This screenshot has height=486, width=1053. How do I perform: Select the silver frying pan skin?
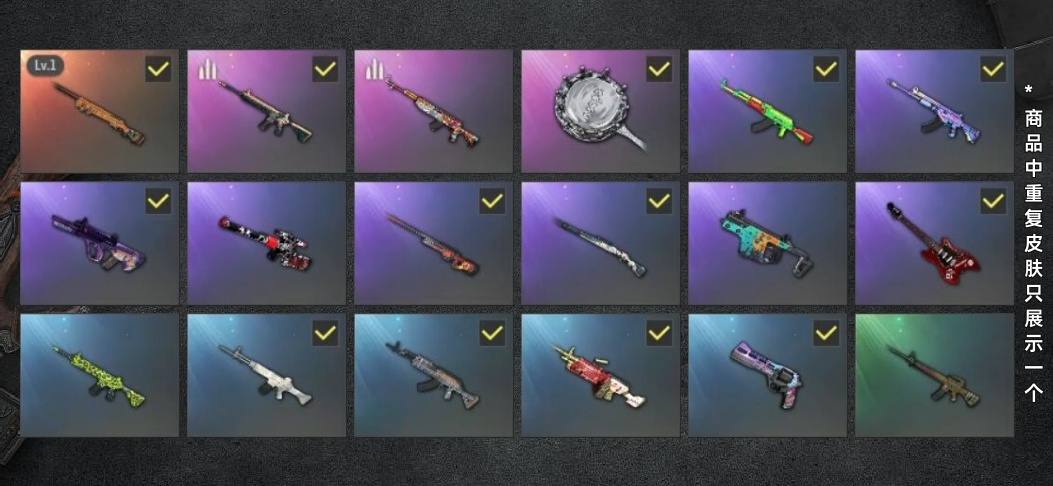600,112
